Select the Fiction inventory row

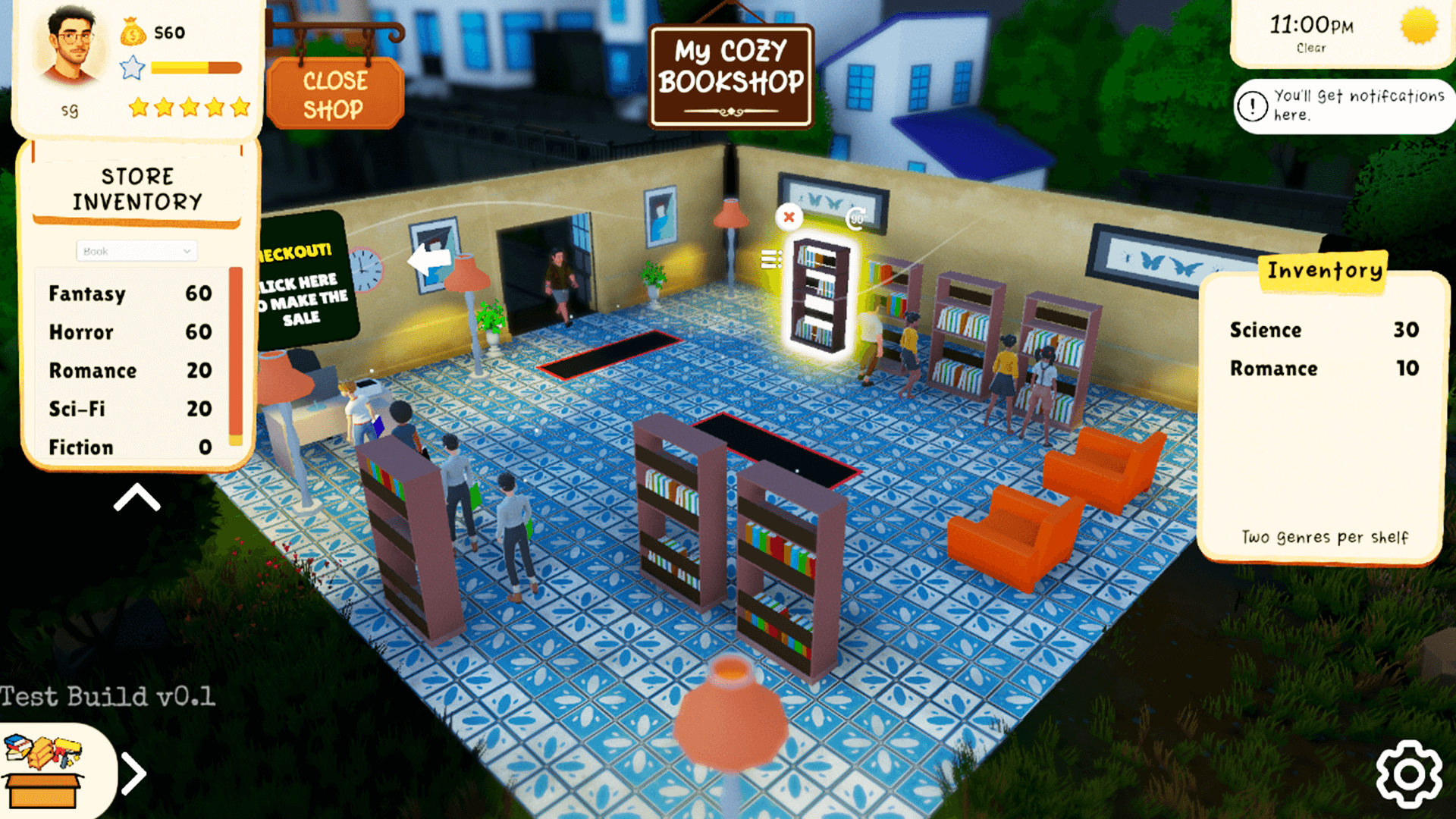(x=130, y=447)
